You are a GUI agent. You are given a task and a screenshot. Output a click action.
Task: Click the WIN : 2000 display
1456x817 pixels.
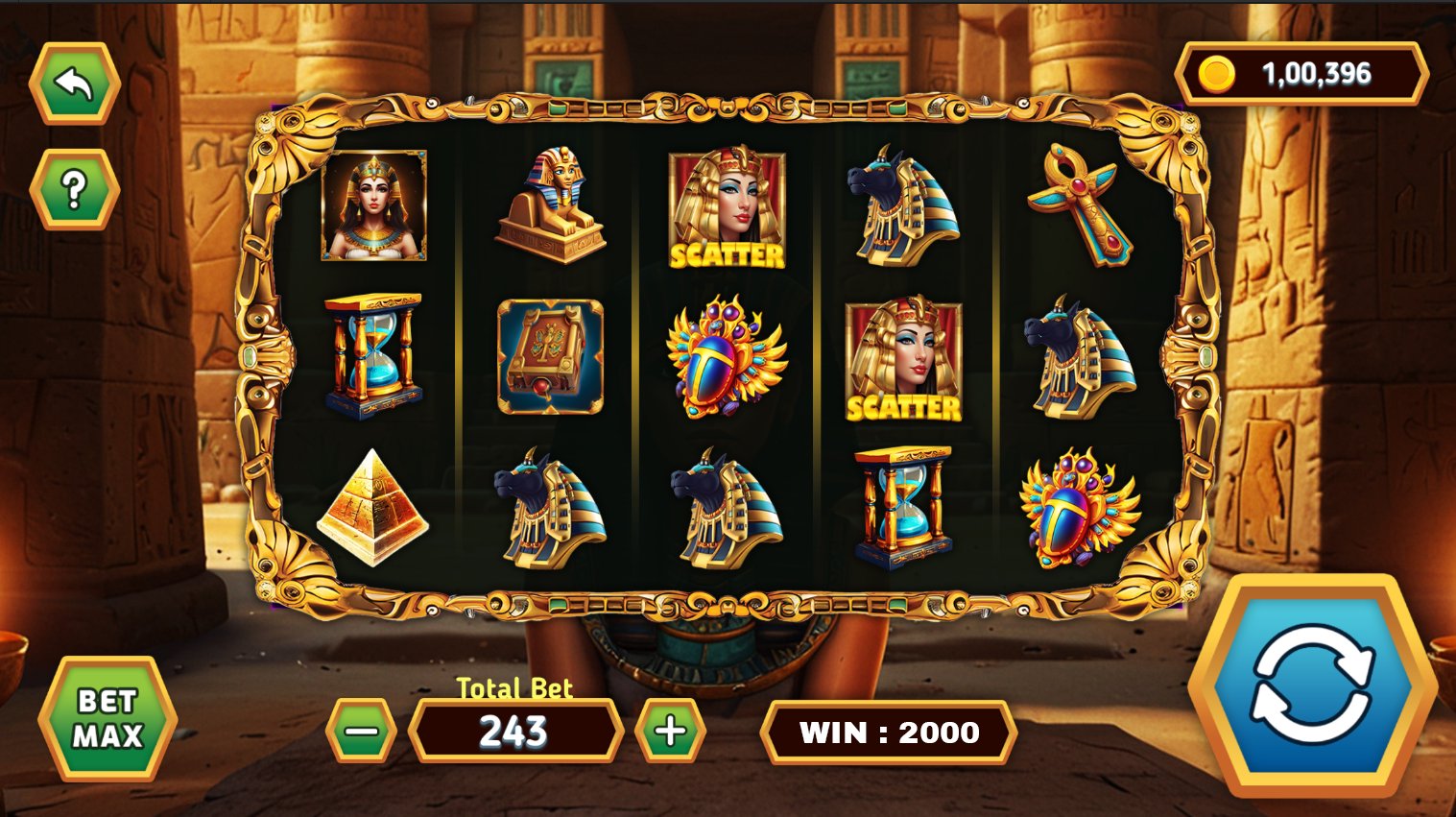(x=889, y=733)
